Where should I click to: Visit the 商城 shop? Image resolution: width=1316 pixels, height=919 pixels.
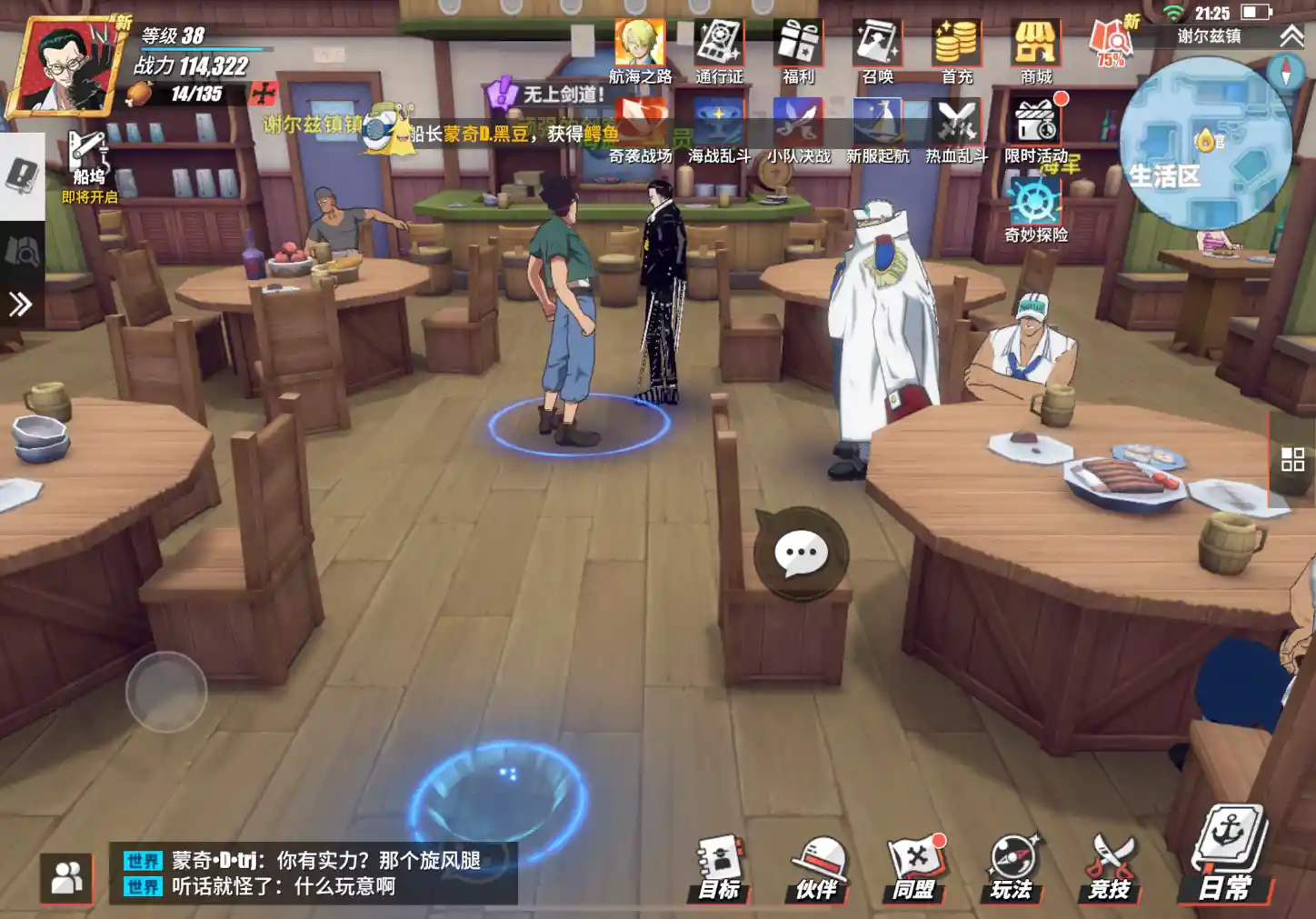[x=1035, y=51]
